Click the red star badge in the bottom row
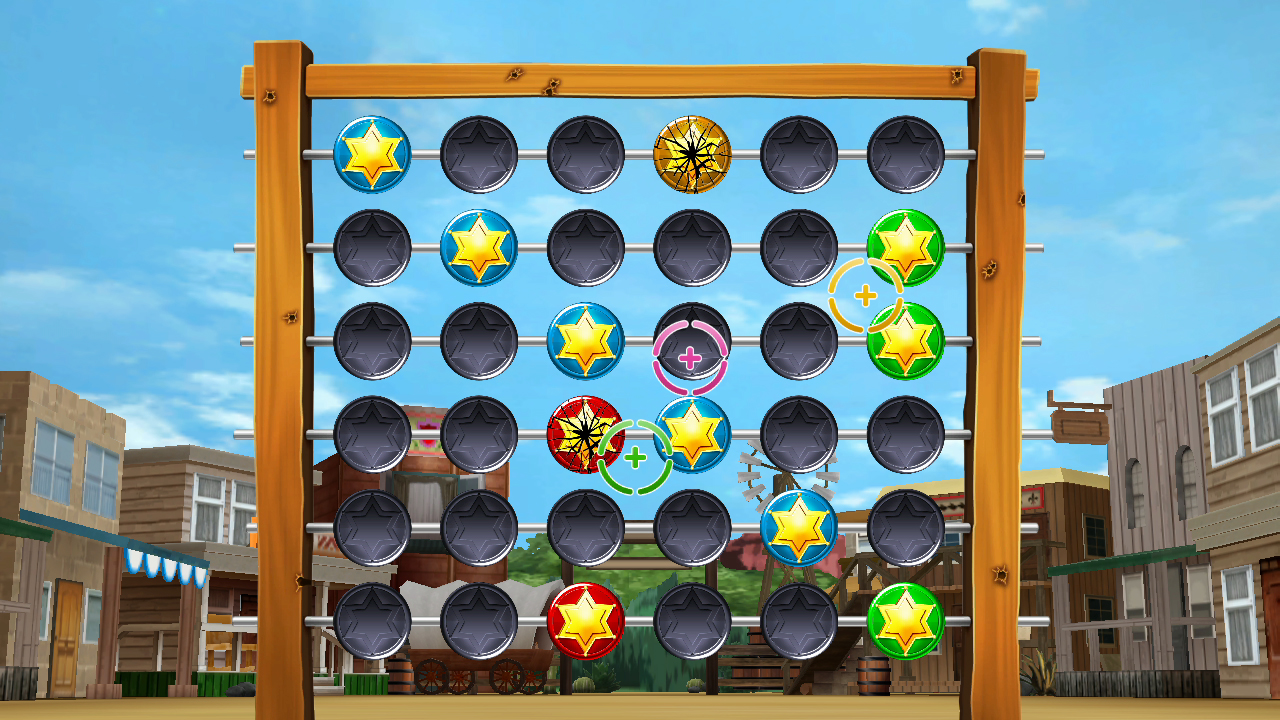The width and height of the screenshot is (1280, 720). 585,620
